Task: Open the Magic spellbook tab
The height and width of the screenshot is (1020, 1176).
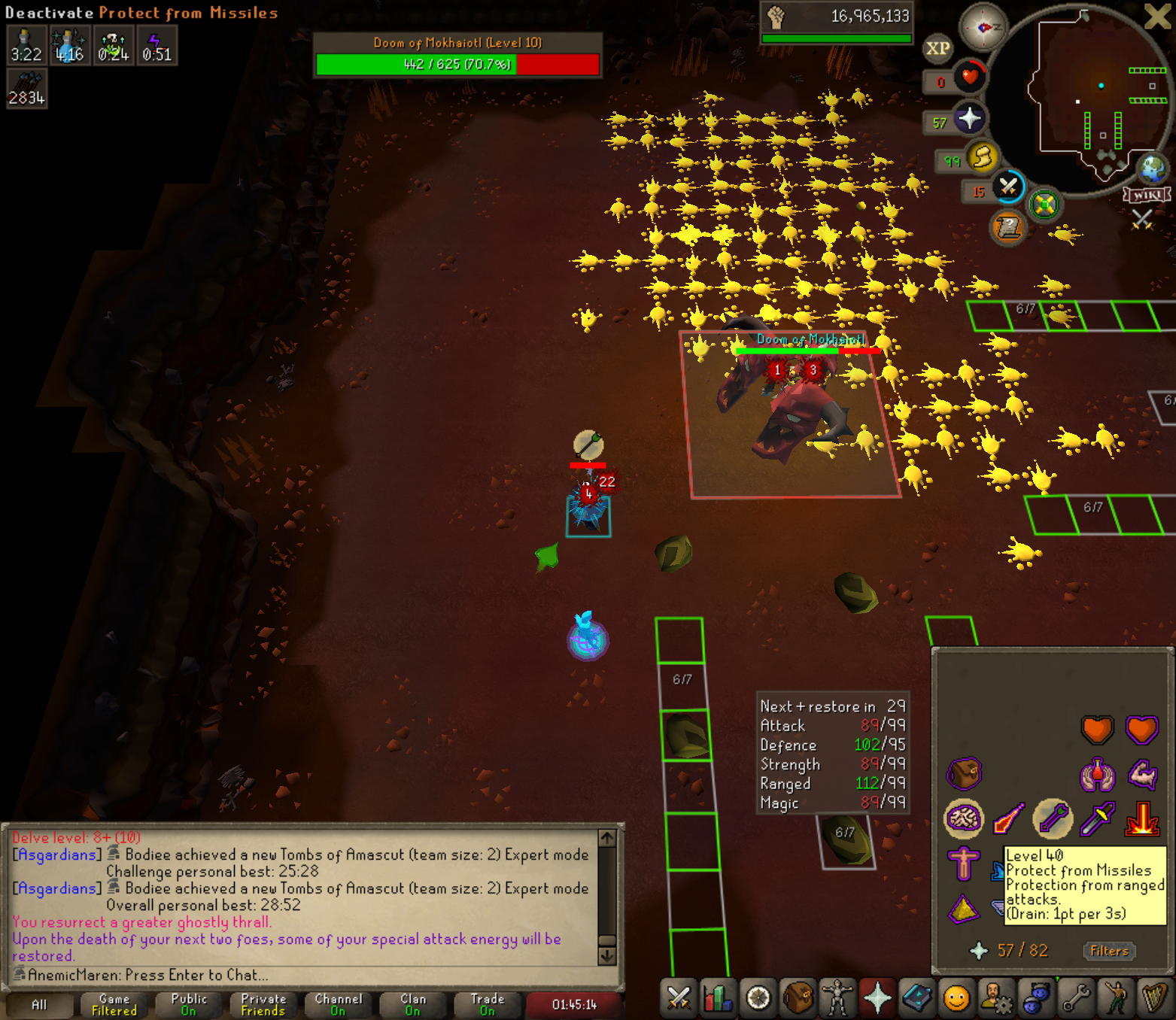Action: point(917,998)
